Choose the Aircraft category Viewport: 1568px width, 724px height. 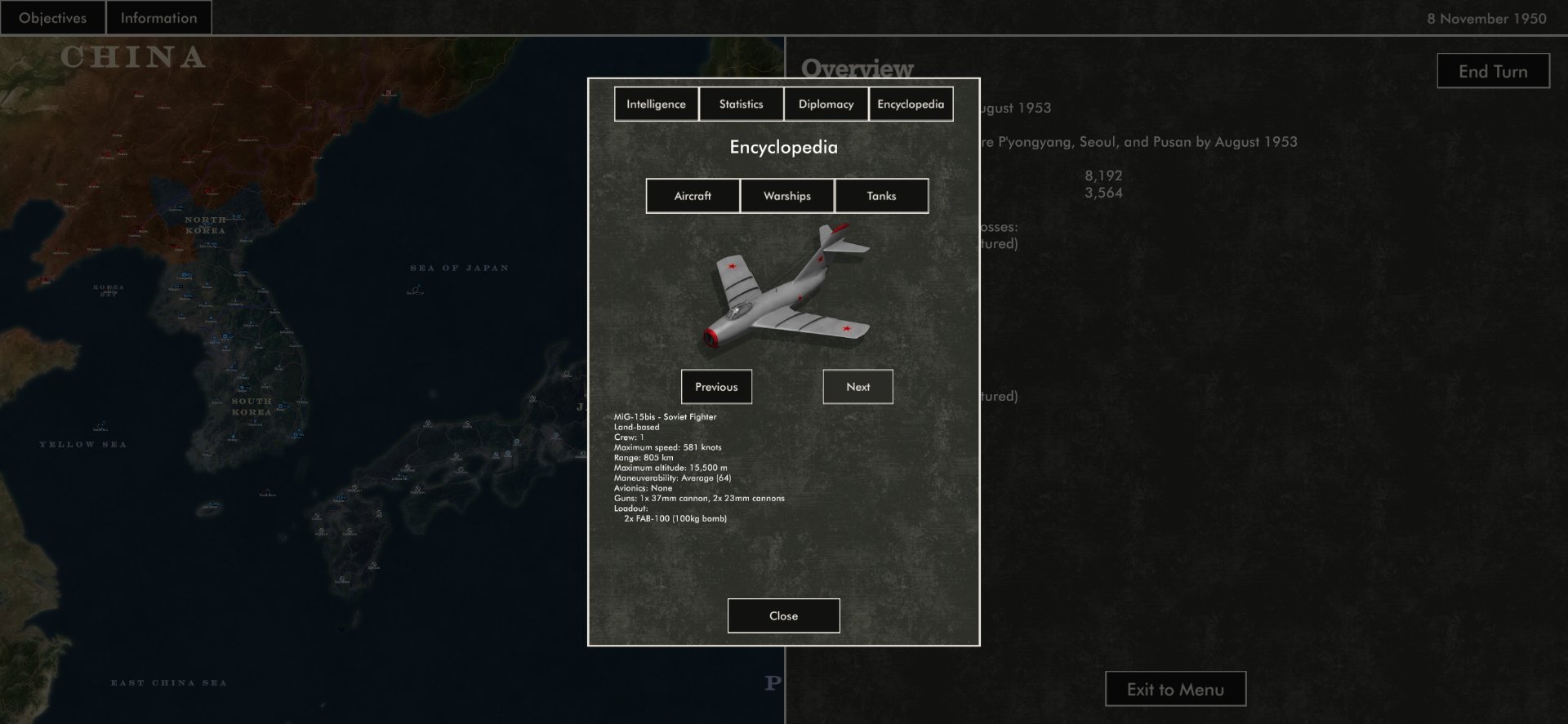coord(693,196)
